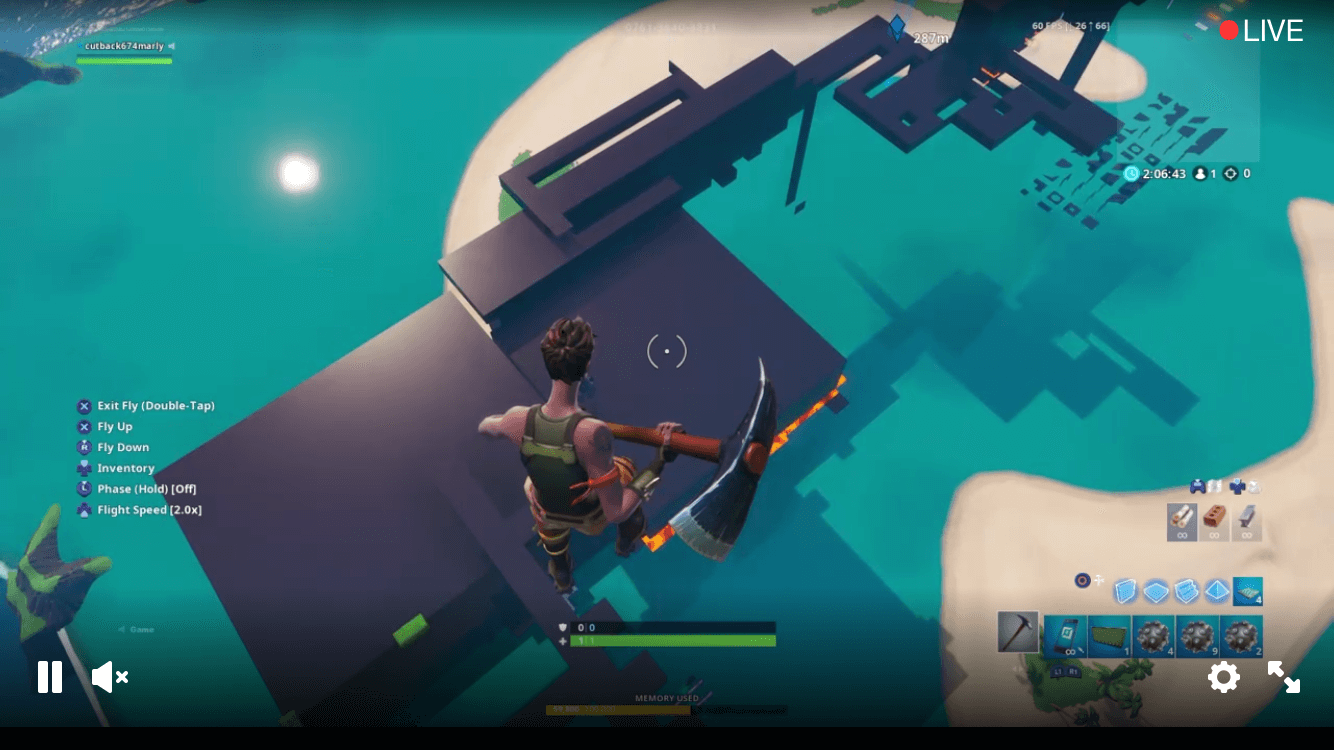Viewport: 1334px width, 750px height.
Task: Equip the creative phone tool
Action: 1065,636
